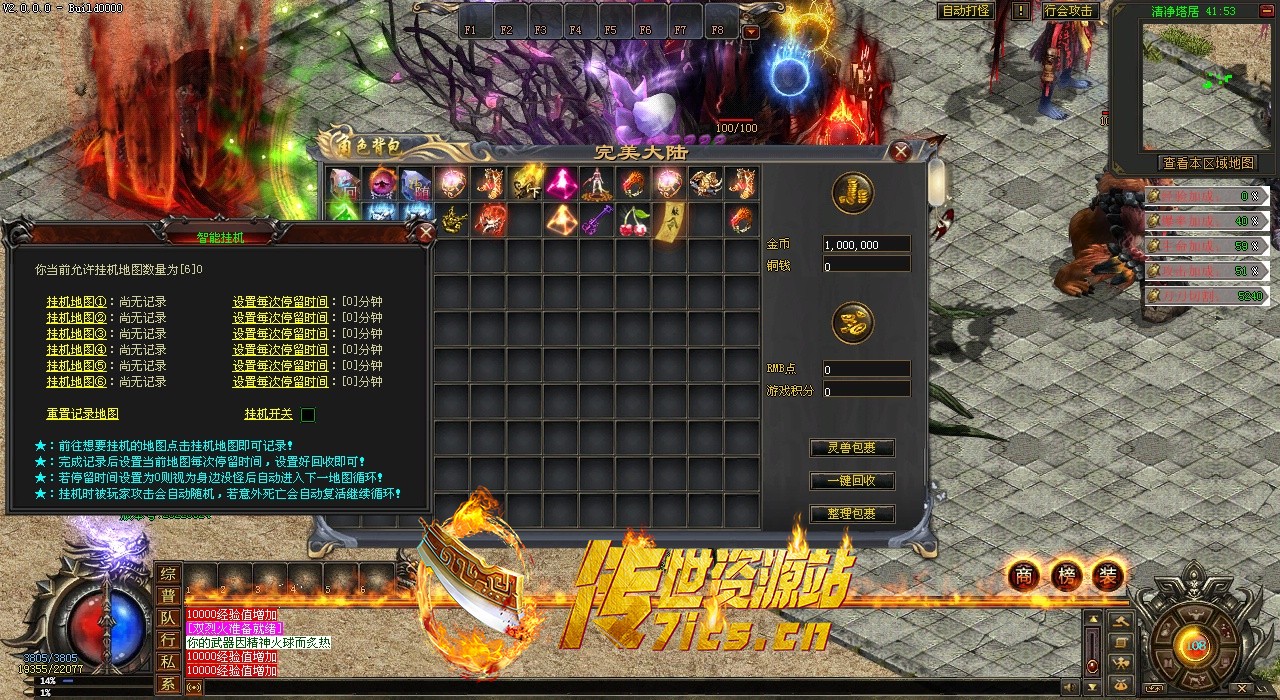Pick the yellow talisman scroll item
Viewport: 1280px width, 700px height.
668,219
